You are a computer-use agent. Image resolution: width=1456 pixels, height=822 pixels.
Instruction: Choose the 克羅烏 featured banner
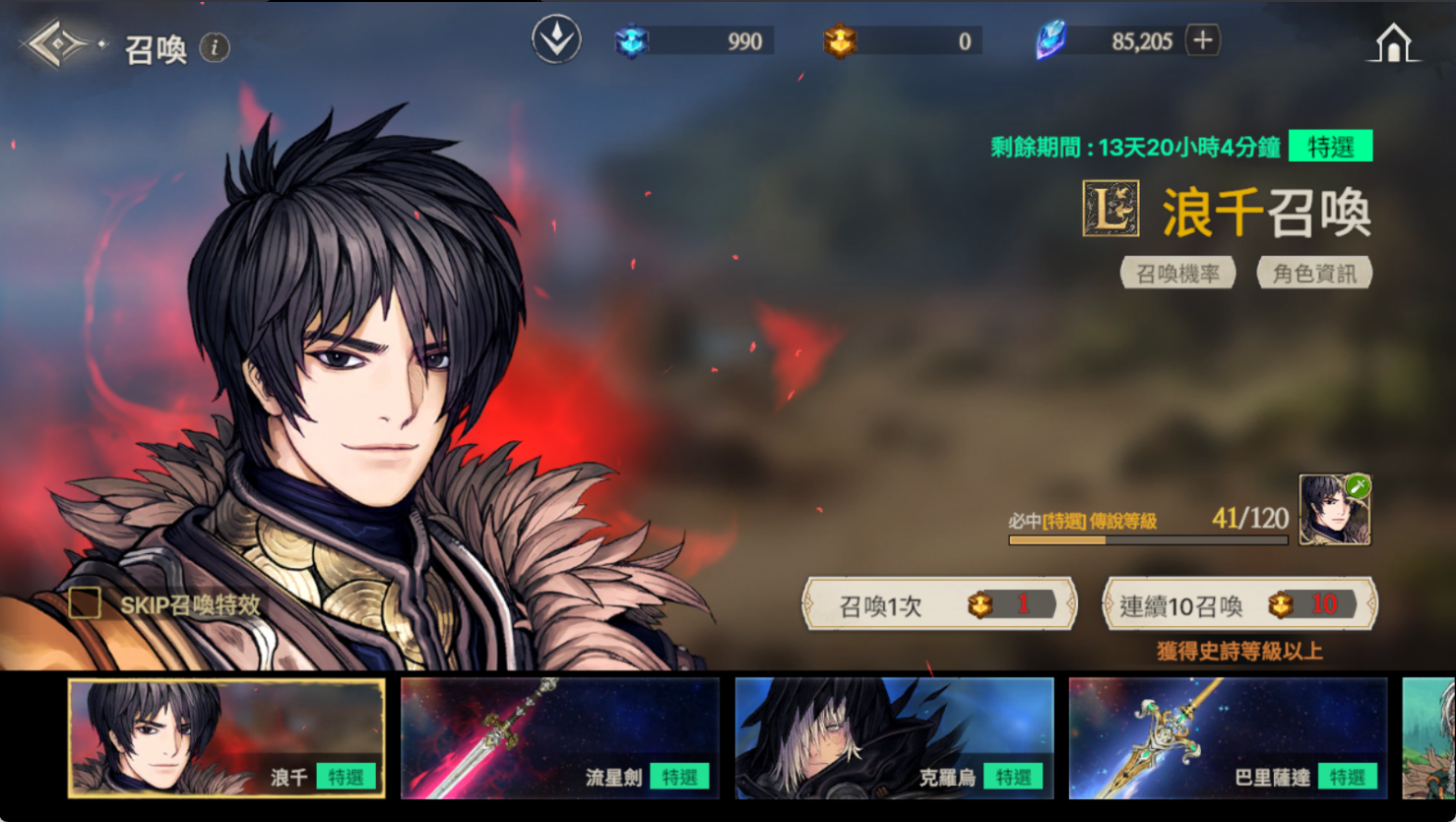[x=893, y=738]
